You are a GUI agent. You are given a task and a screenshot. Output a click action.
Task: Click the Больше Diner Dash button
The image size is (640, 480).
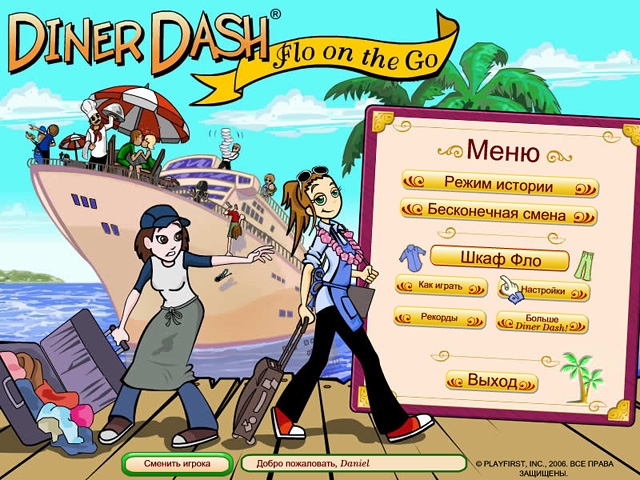tap(542, 322)
